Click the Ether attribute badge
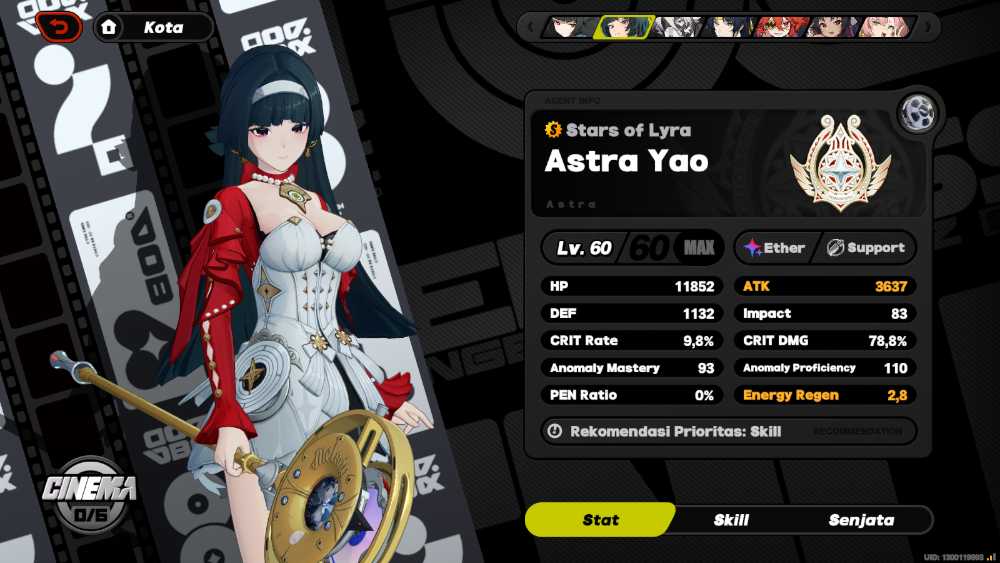This screenshot has width=1000, height=563. pyautogui.click(x=775, y=248)
